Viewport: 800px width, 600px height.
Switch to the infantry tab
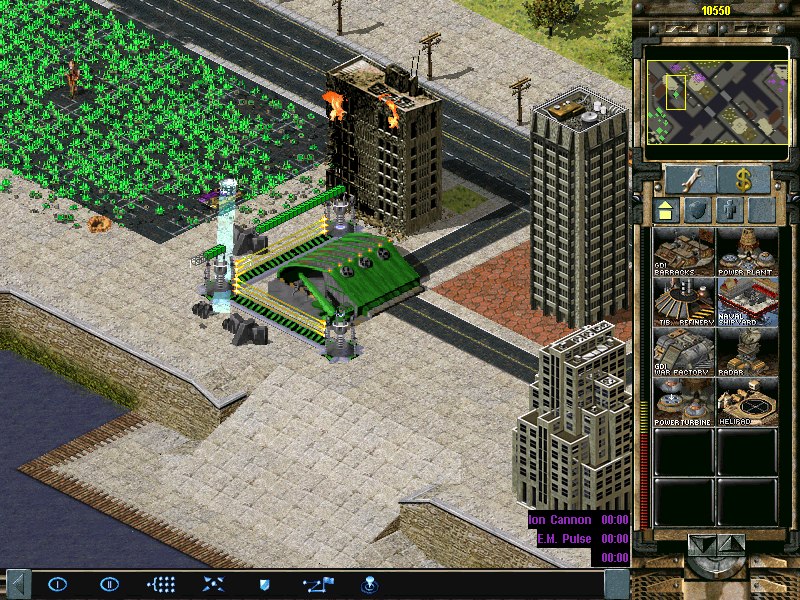tap(730, 210)
